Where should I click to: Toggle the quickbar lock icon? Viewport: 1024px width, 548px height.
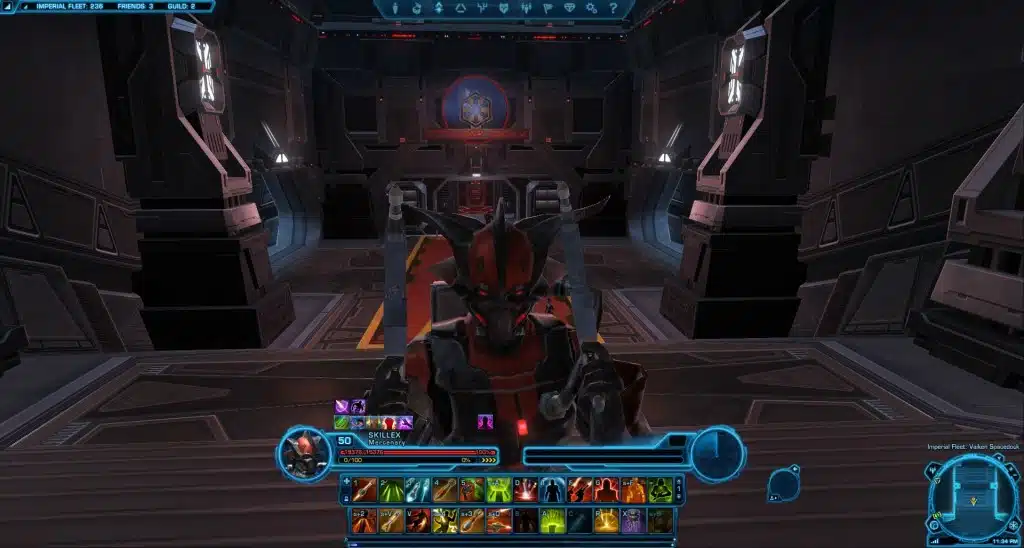(346, 499)
